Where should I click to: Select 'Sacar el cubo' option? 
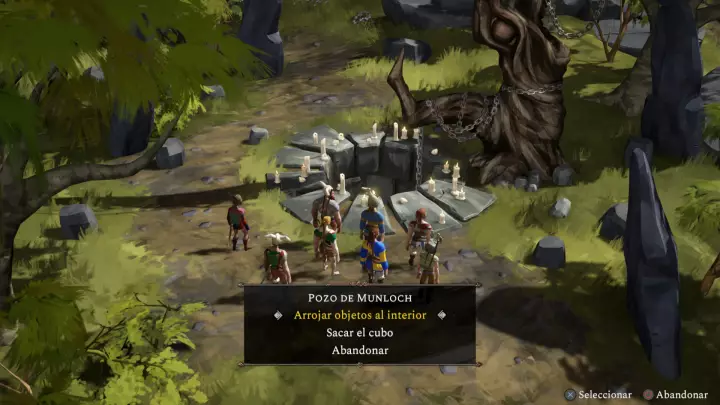pos(360,332)
